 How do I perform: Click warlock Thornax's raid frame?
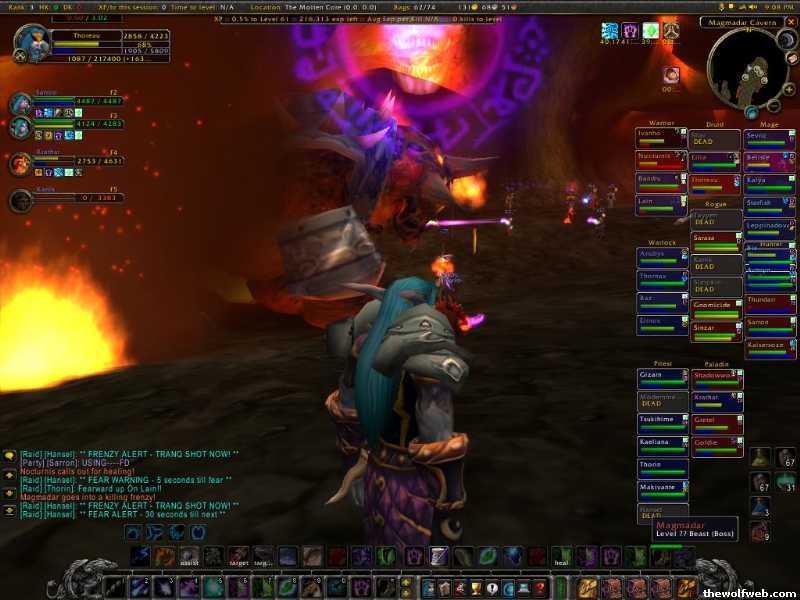click(x=661, y=279)
